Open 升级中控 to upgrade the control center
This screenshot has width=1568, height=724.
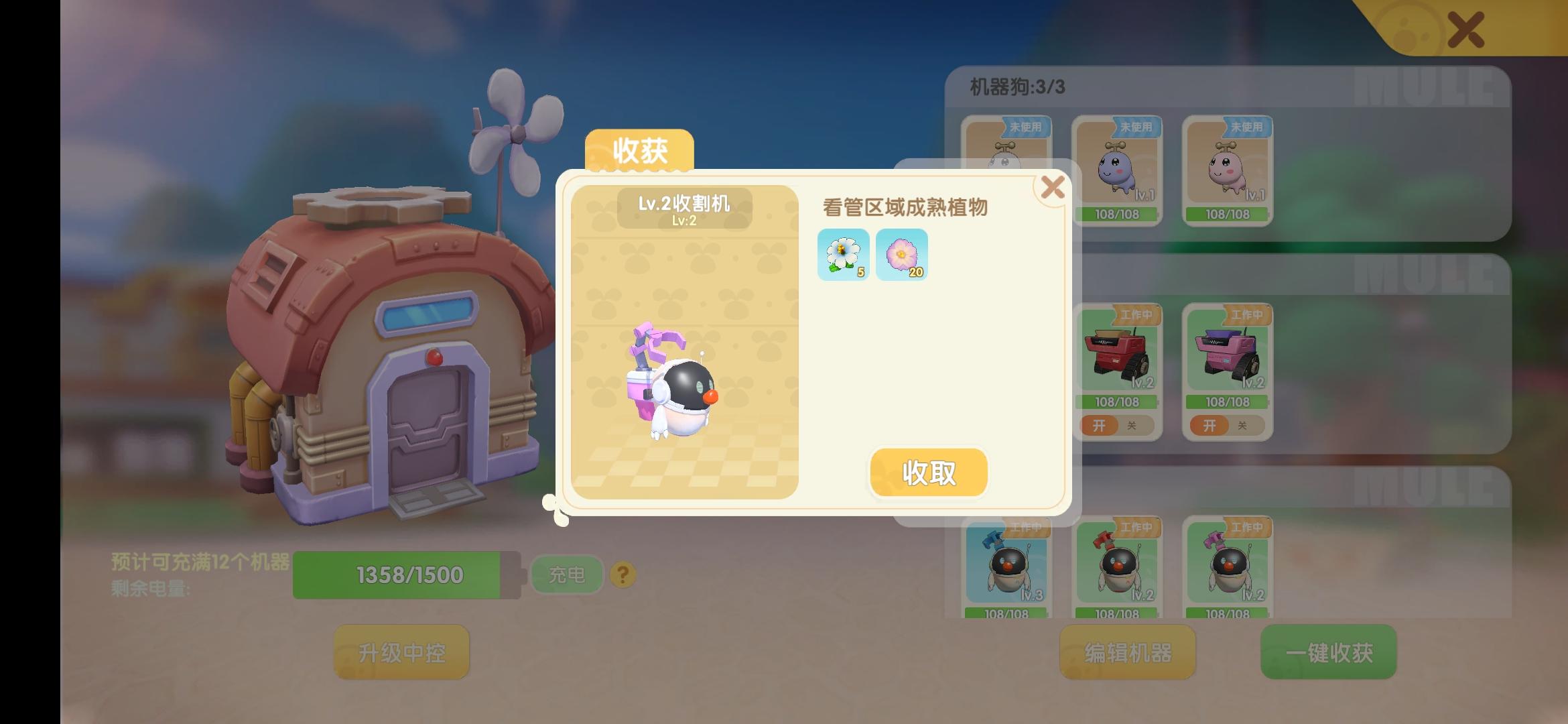(400, 652)
